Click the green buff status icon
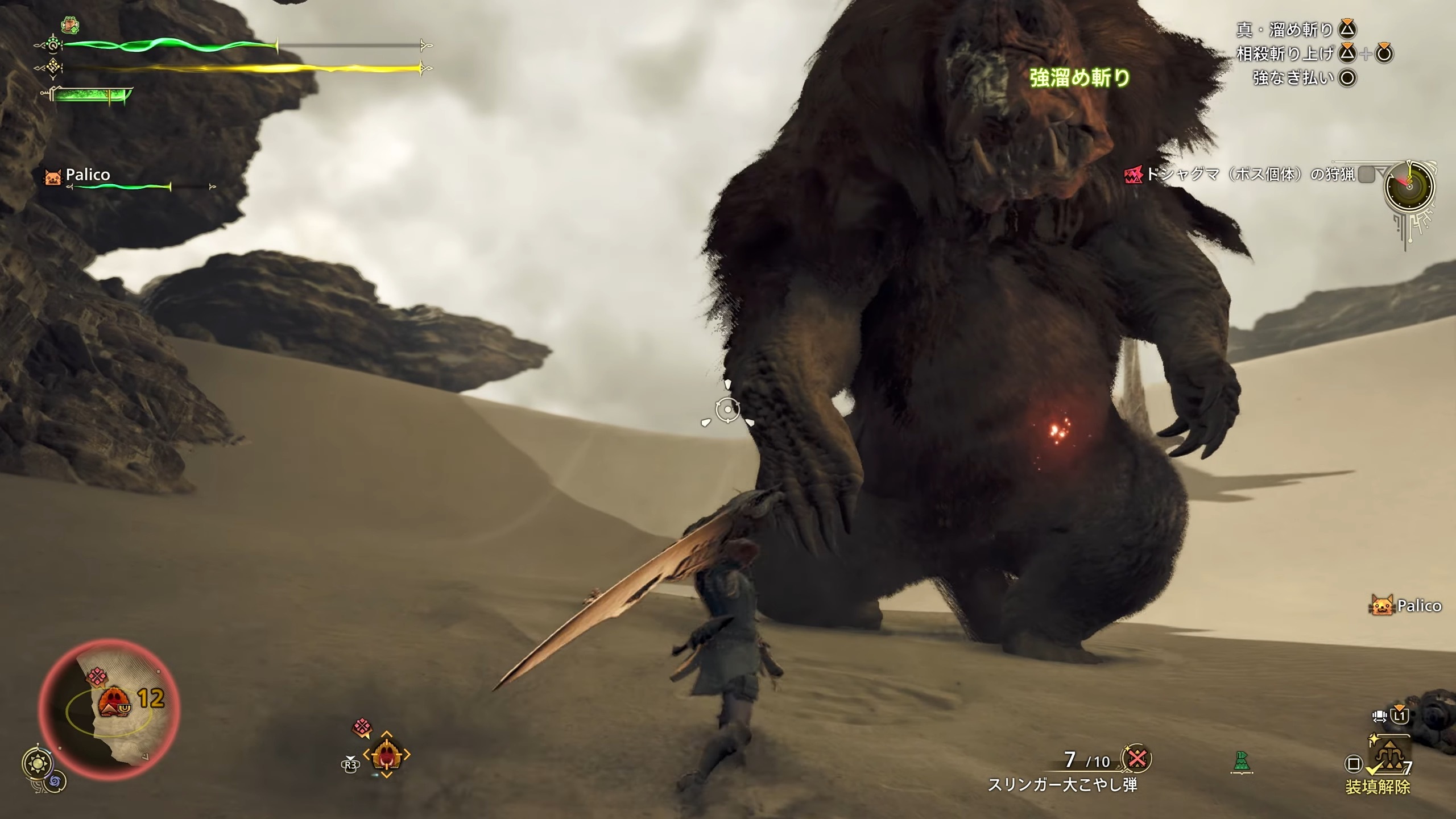Image resolution: width=1456 pixels, height=819 pixels. [70, 26]
